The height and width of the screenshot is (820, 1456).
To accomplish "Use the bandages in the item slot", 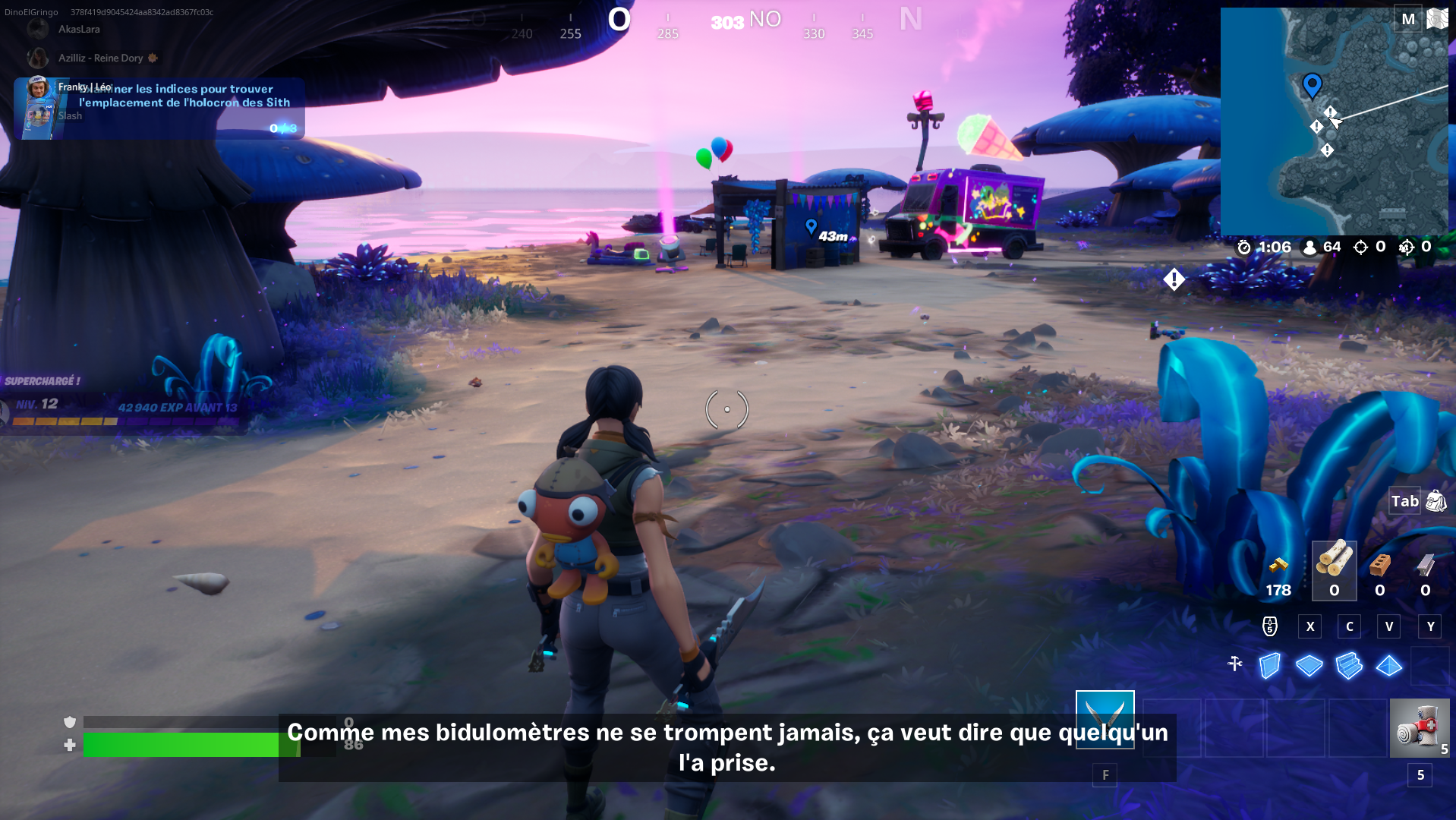I will click(x=1418, y=727).
